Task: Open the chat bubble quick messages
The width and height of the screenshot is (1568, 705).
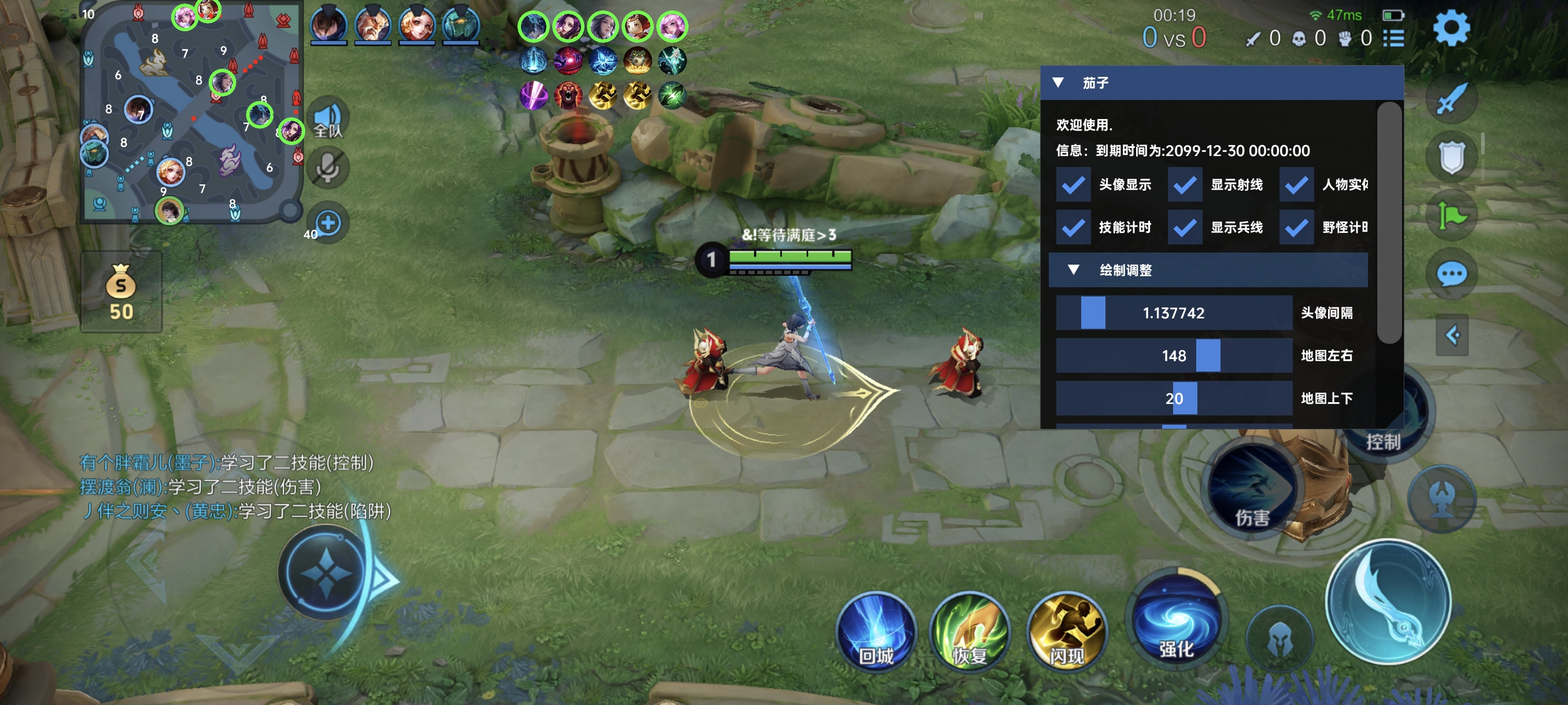Action: pyautogui.click(x=1452, y=274)
